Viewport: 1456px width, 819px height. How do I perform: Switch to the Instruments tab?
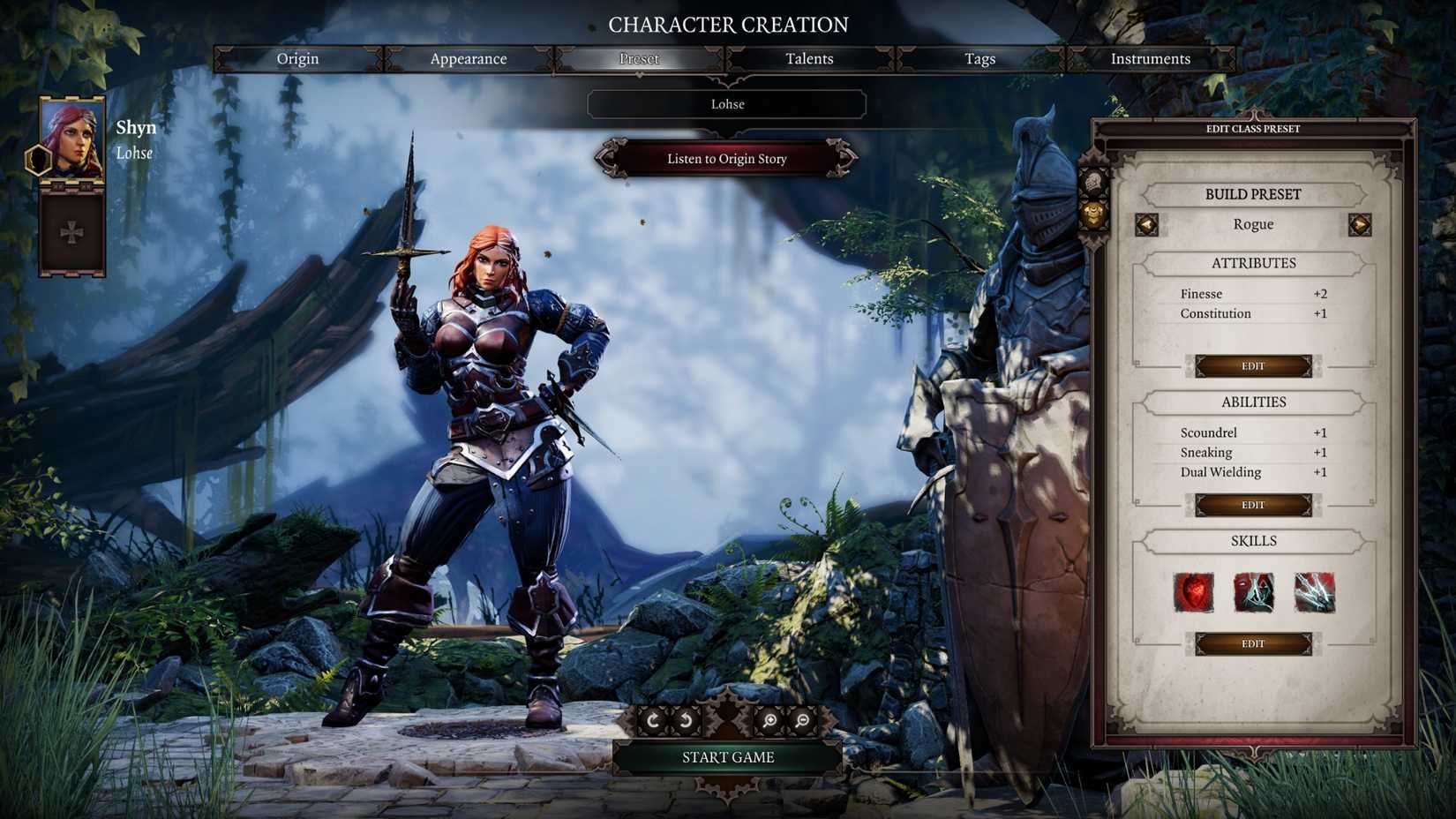click(1150, 58)
